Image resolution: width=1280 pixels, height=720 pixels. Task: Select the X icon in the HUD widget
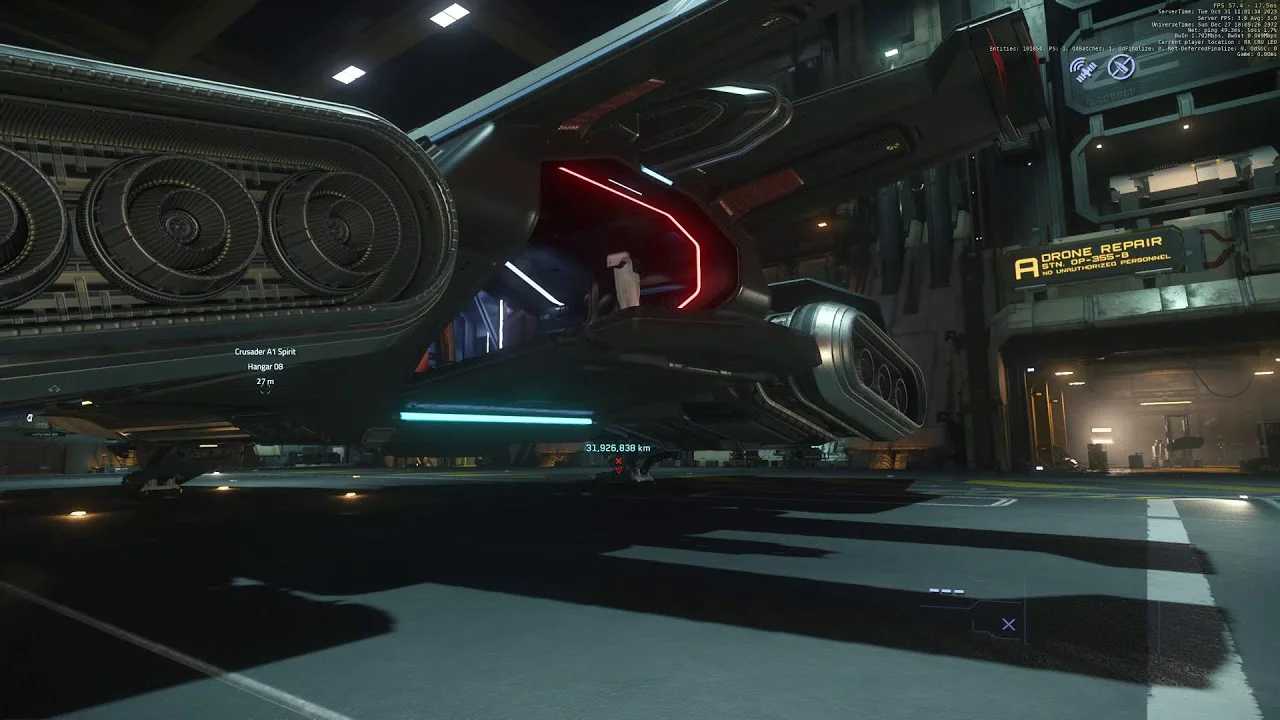coord(1008,625)
